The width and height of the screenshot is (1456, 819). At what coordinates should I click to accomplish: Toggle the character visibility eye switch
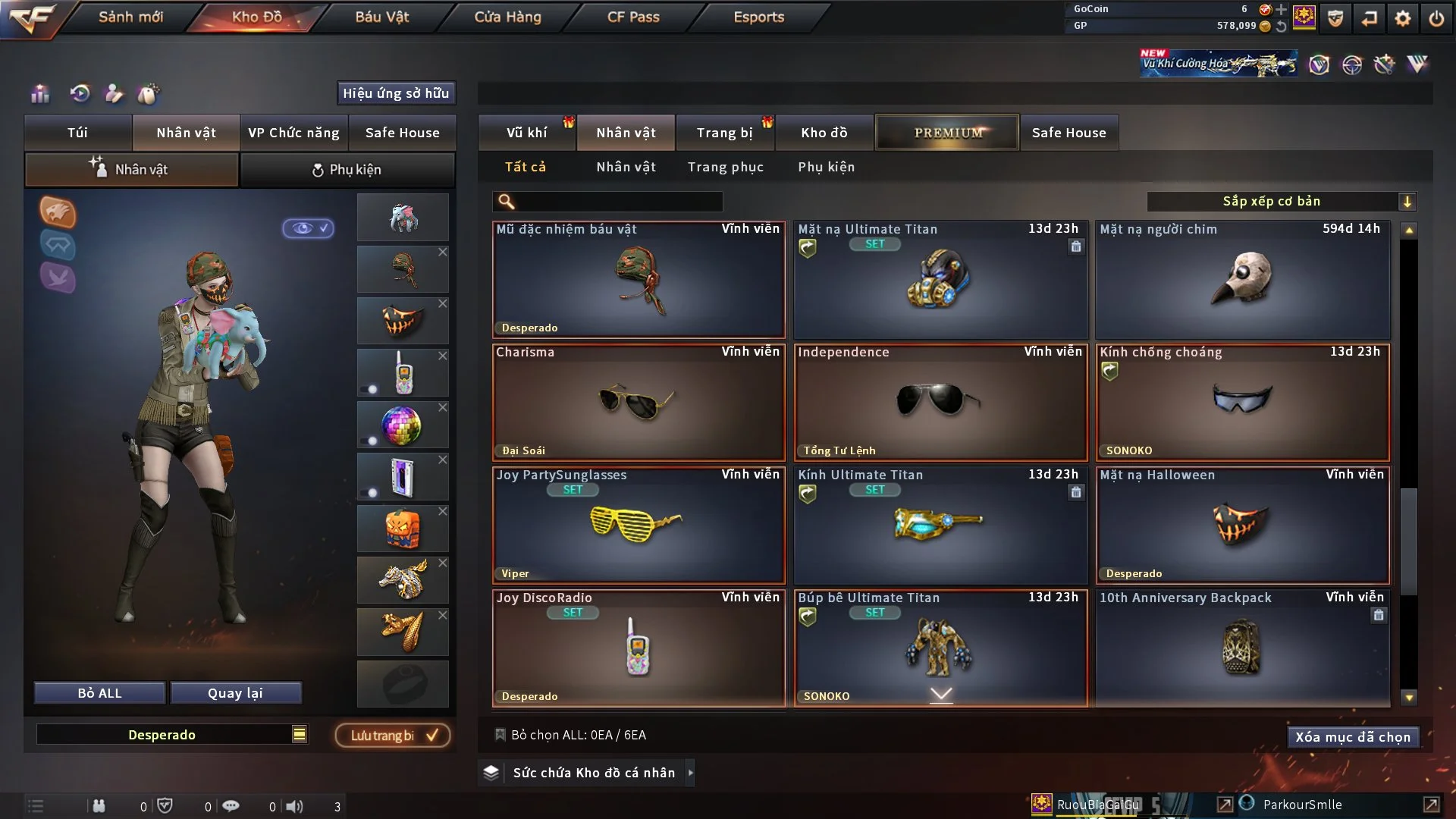point(308,228)
